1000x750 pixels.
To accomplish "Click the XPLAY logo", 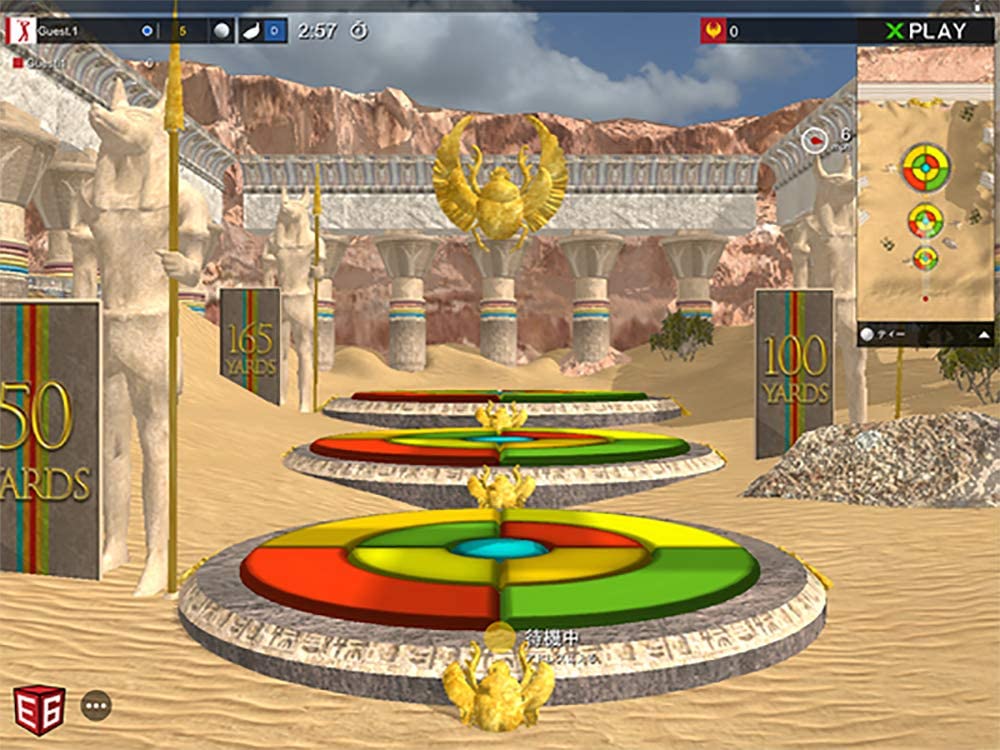I will click(926, 31).
